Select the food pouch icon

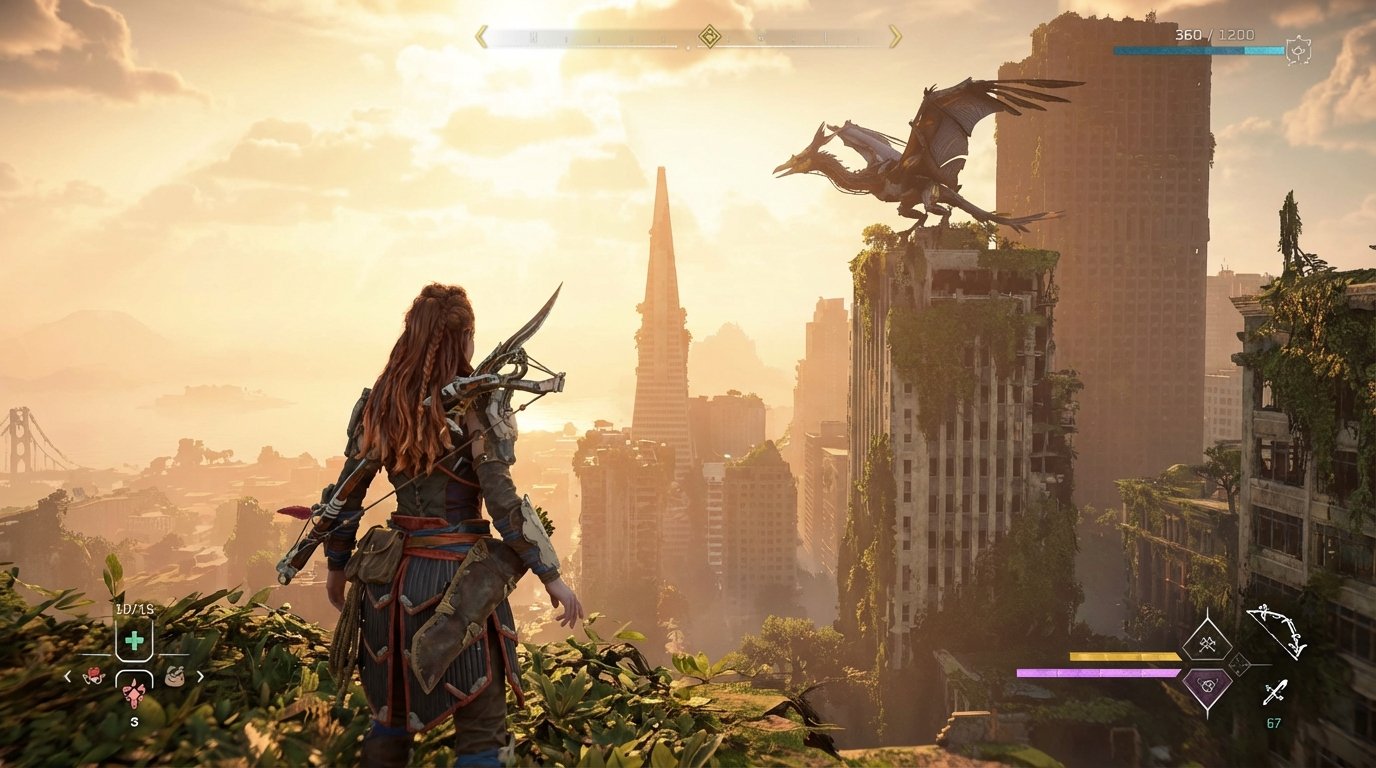(x=175, y=676)
